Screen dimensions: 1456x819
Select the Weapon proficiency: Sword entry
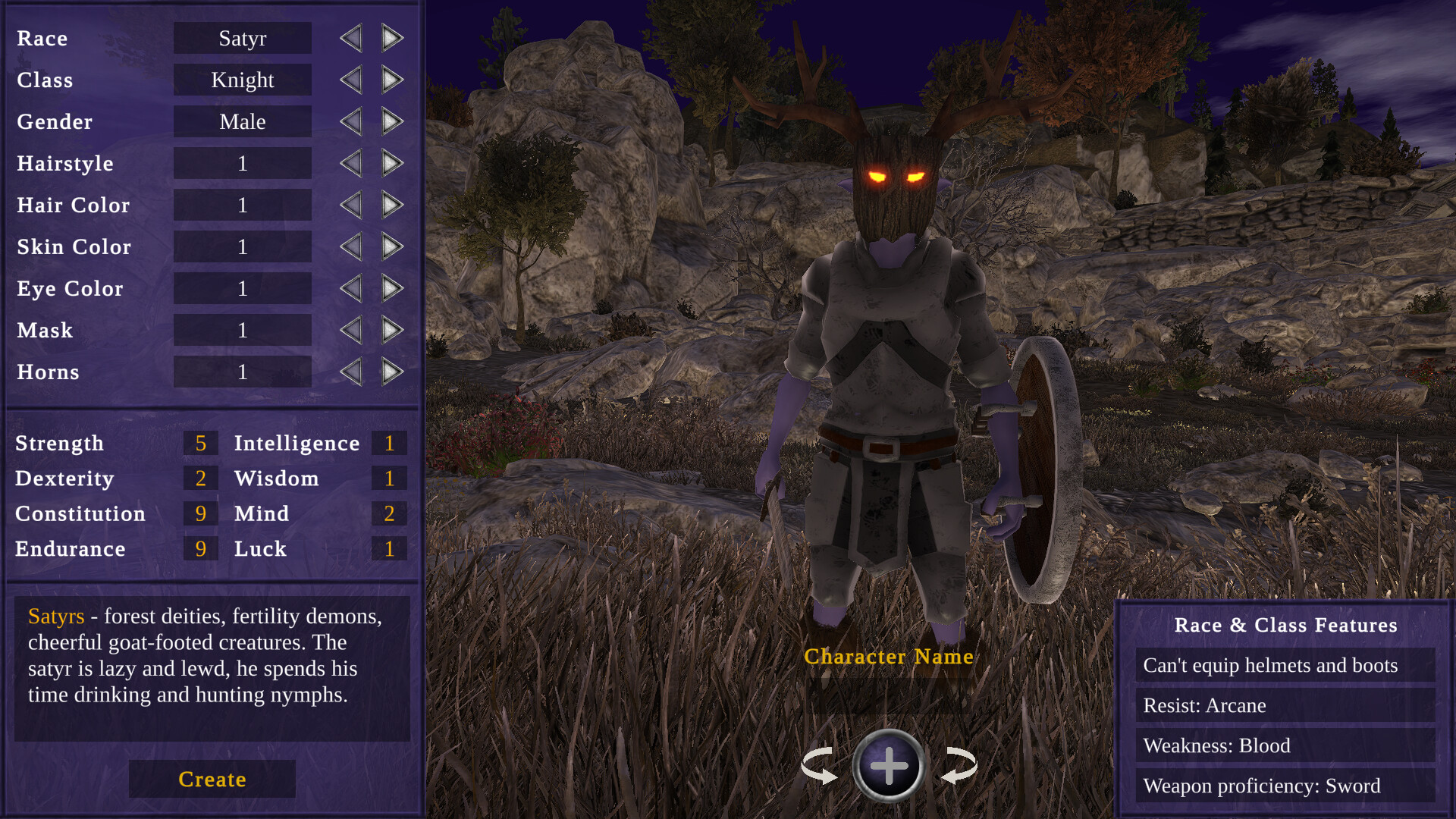point(1261,786)
